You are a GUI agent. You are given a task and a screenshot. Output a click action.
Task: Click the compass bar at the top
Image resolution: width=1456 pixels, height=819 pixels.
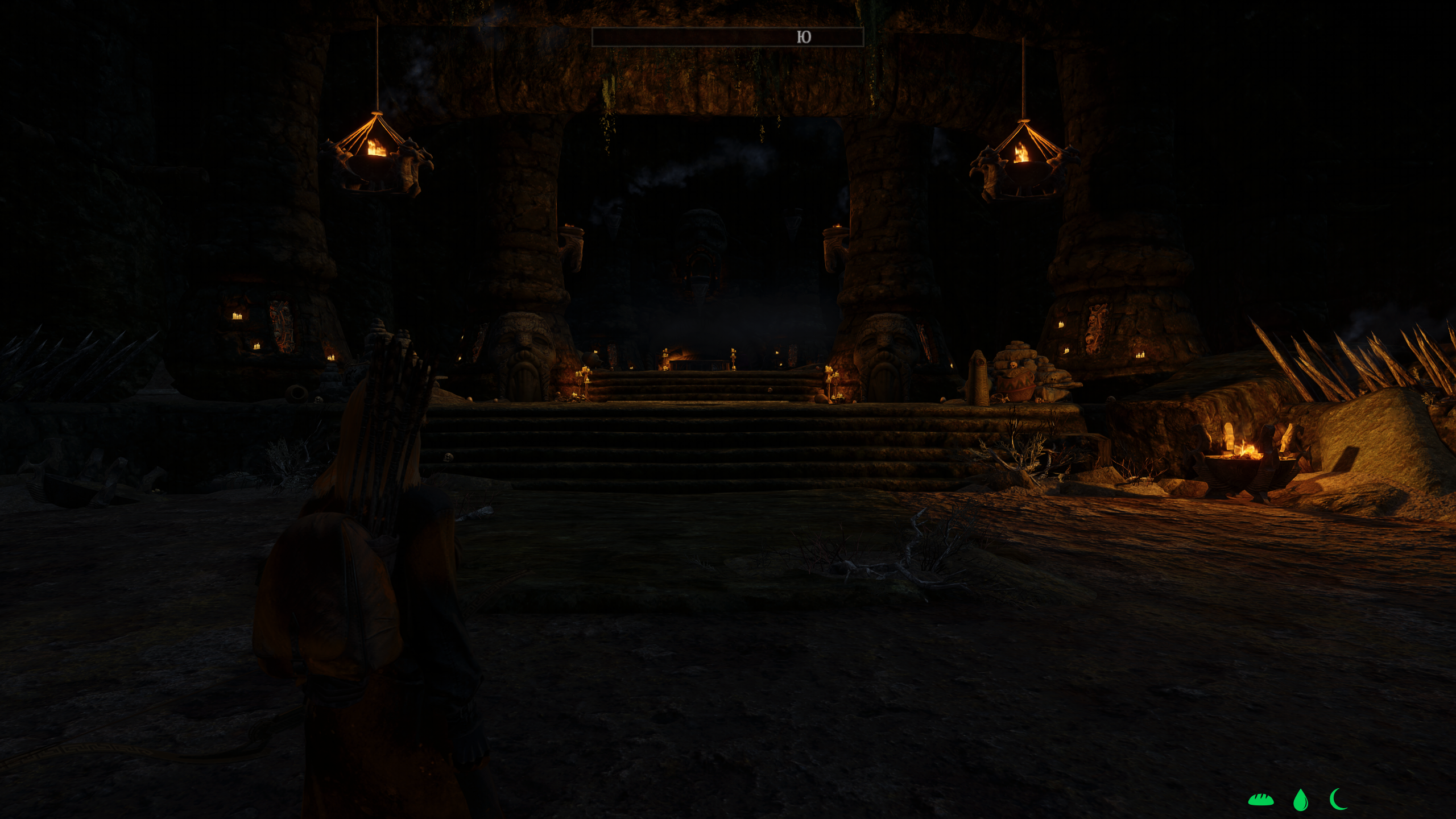pyautogui.click(x=727, y=37)
